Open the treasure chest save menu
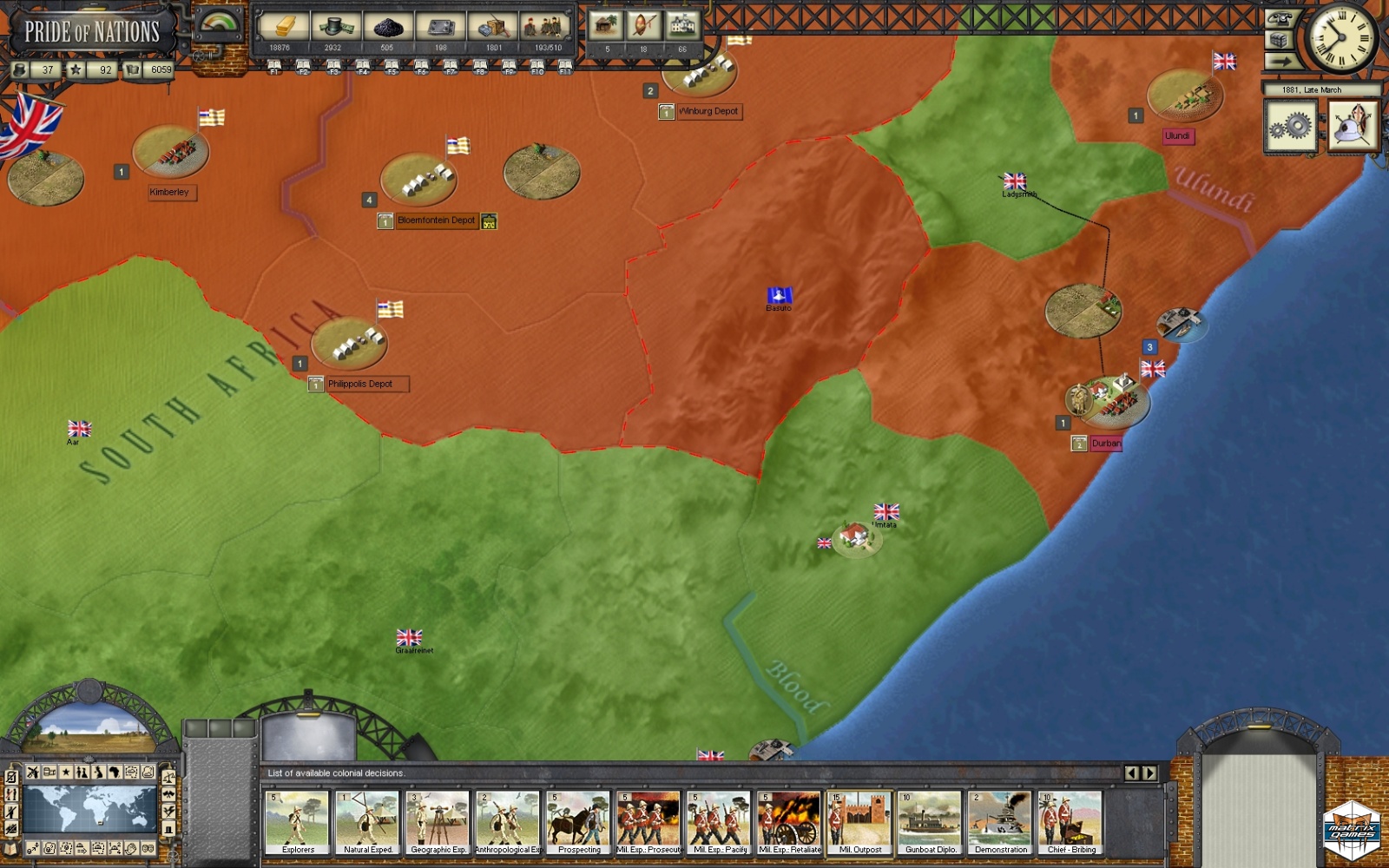The height and width of the screenshot is (868, 1389). click(1279, 40)
